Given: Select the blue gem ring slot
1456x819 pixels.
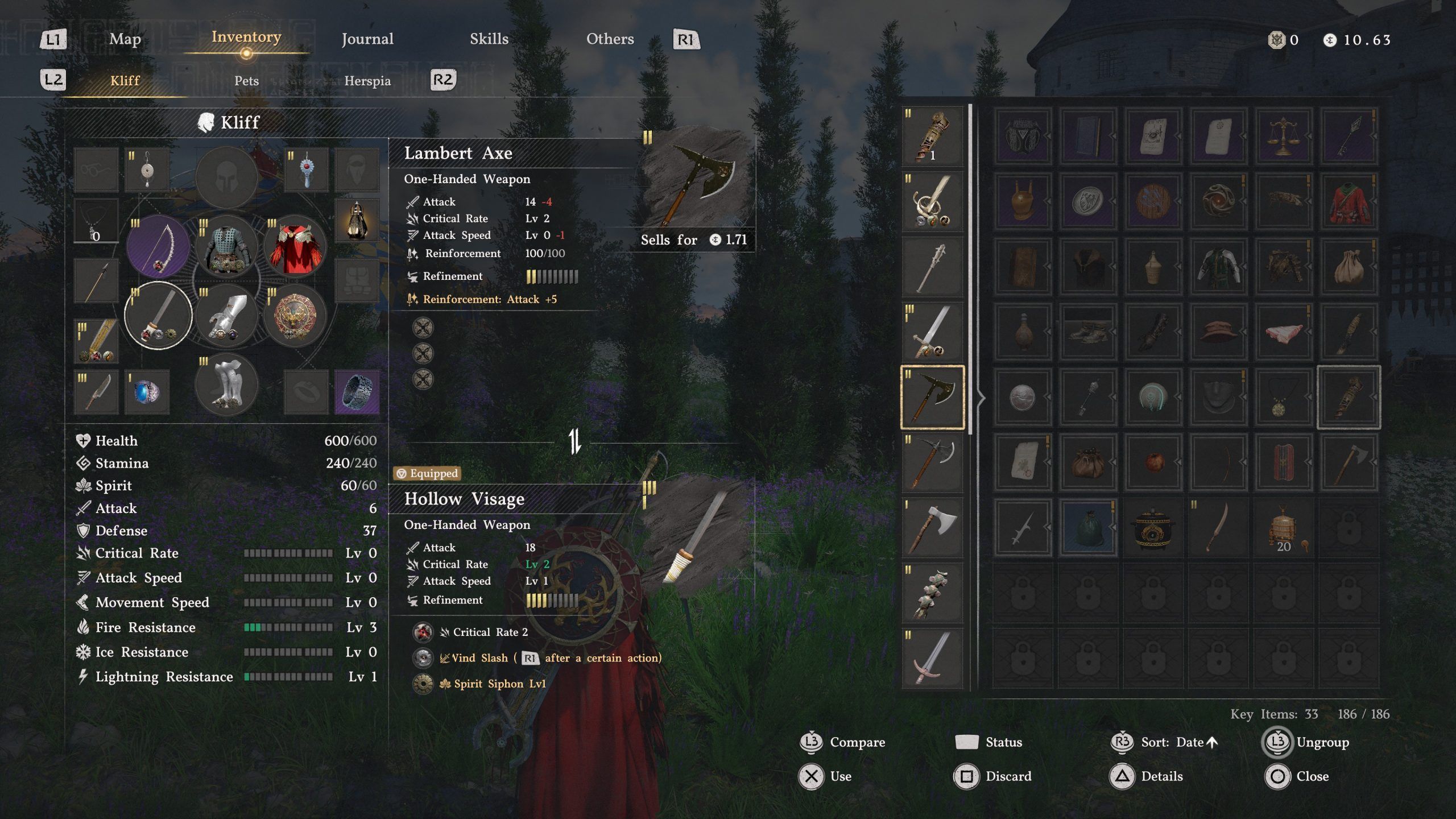Looking at the screenshot, I should tap(147, 391).
